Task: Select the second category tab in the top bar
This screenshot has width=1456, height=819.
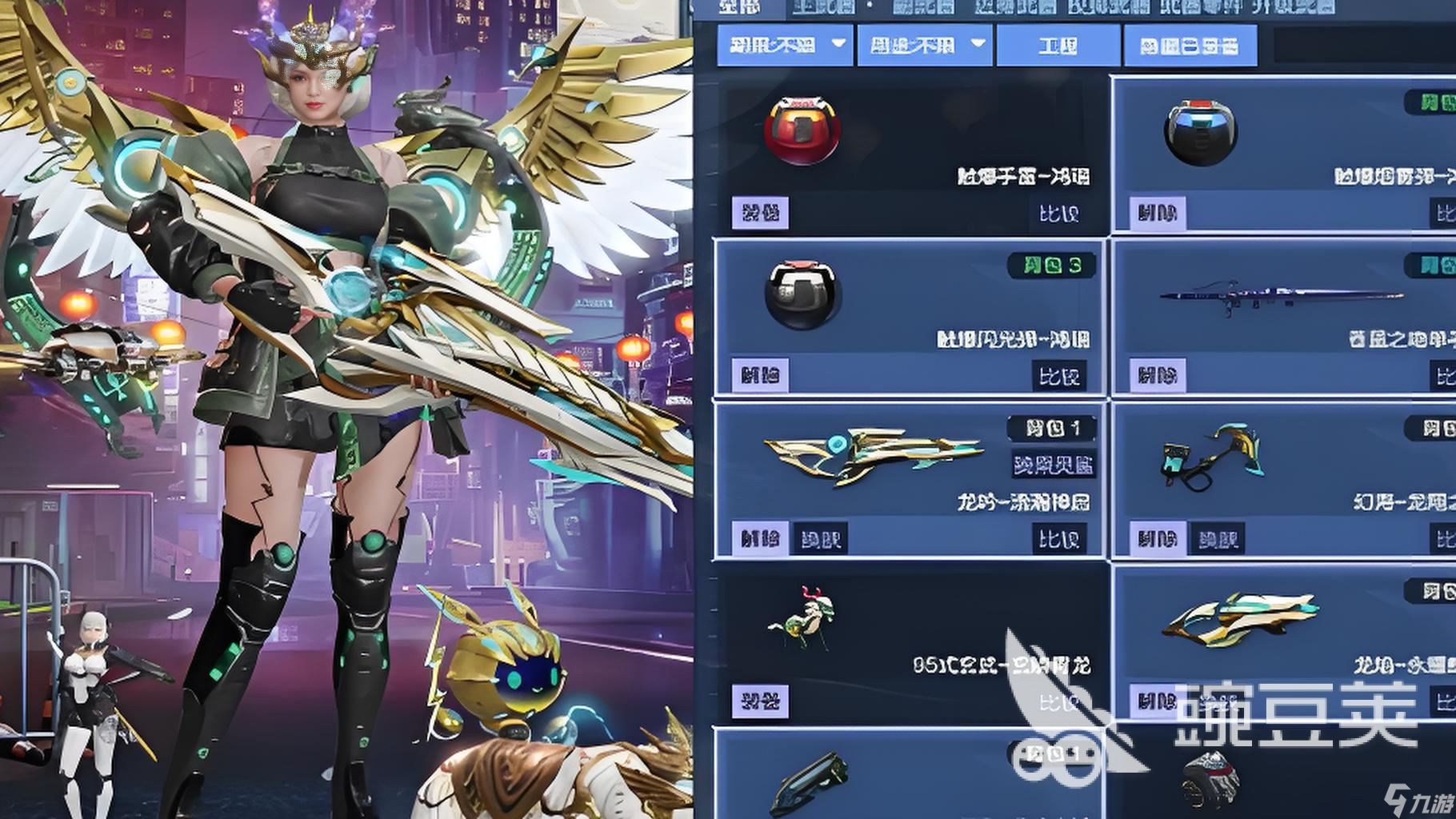Action: [824, 10]
